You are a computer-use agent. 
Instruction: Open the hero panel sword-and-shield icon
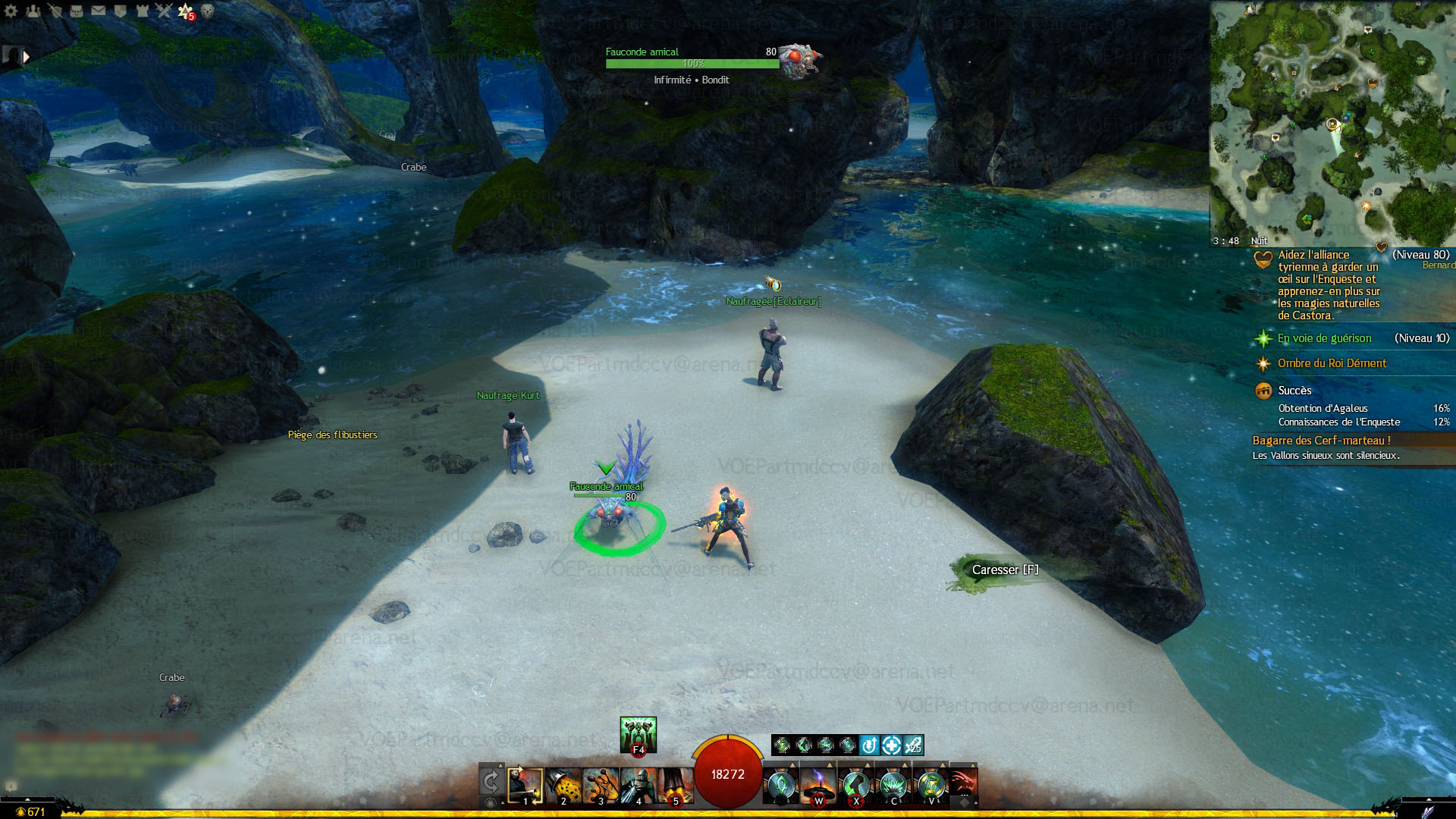[55, 11]
